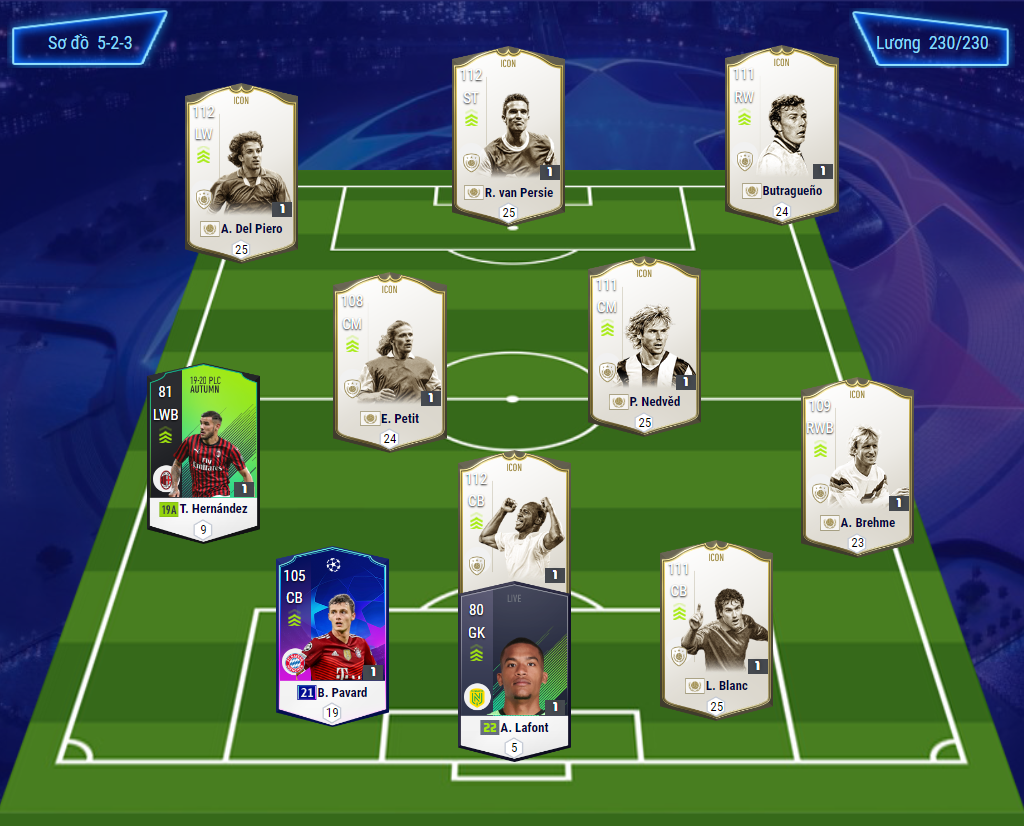
Task: Choose the R. van Persie striker card
Action: pyautogui.click(x=508, y=135)
